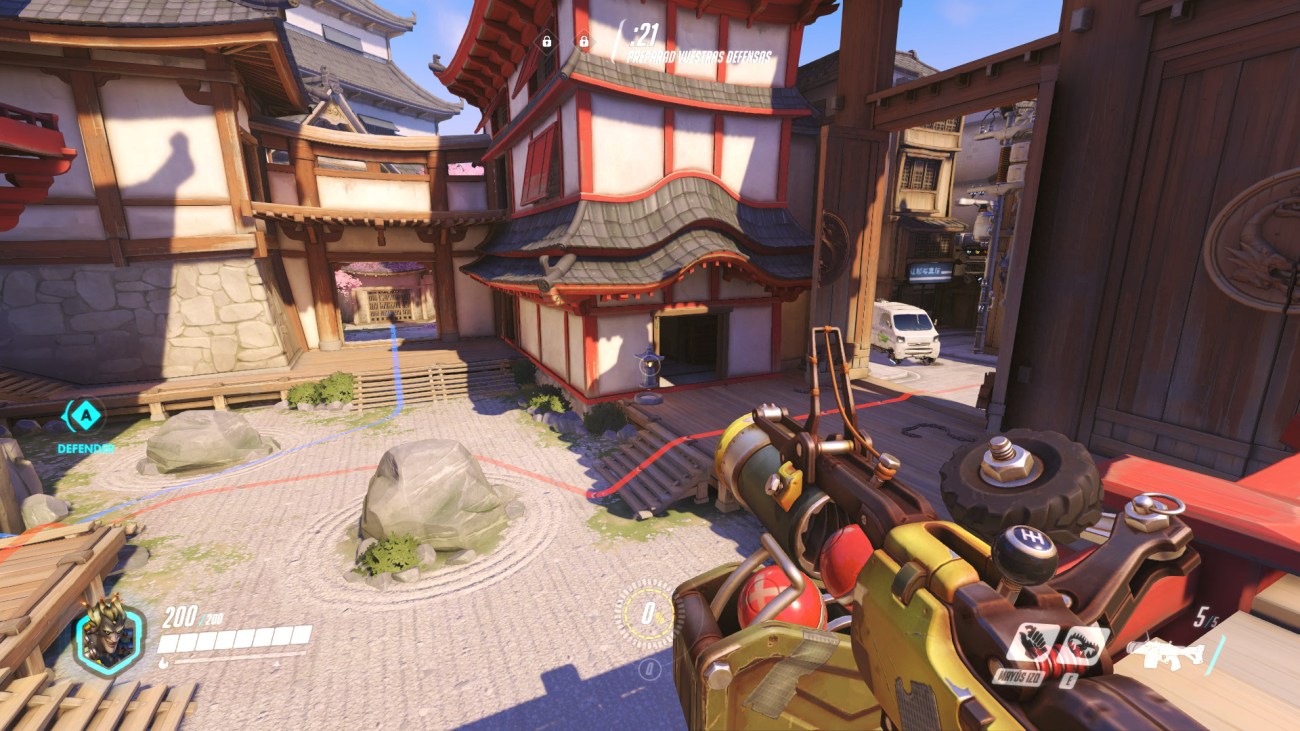Screen dimensions: 1300x731
Task: Select the 5/5 ammo counter
Action: click(1205, 617)
